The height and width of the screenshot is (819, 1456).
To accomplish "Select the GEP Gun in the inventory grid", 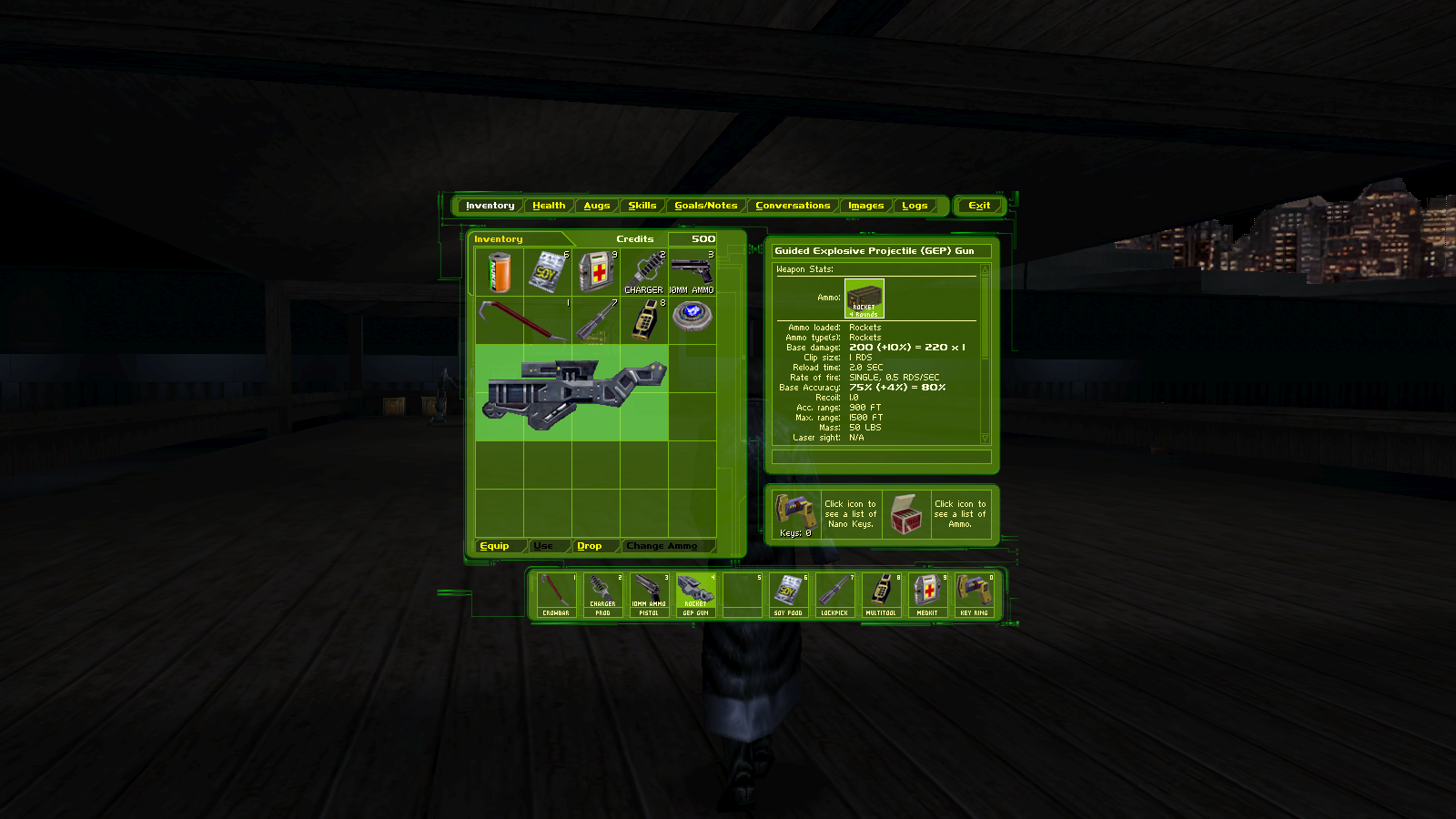I will coord(571,392).
